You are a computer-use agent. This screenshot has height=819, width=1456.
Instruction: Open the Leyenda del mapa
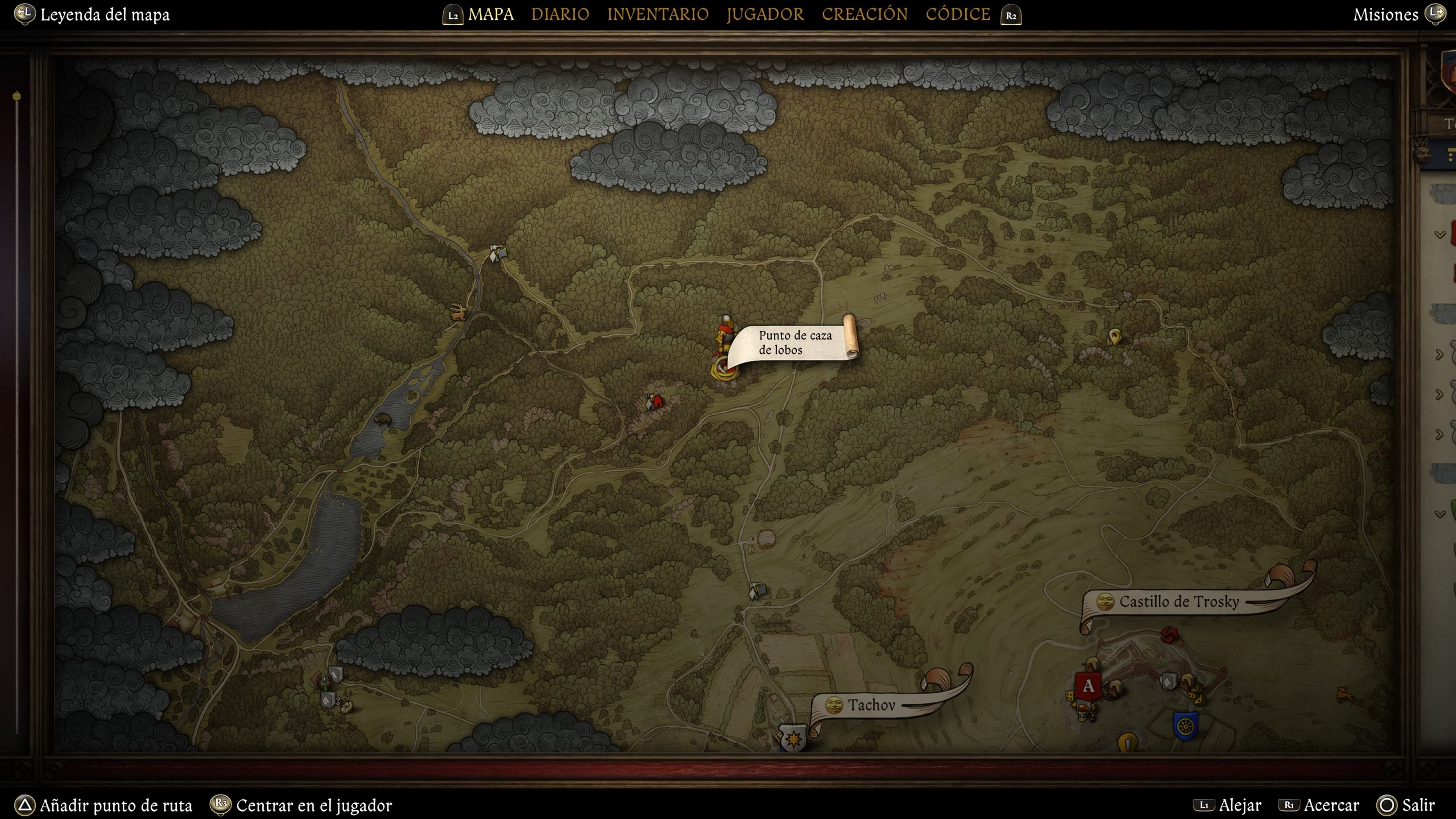(x=105, y=15)
